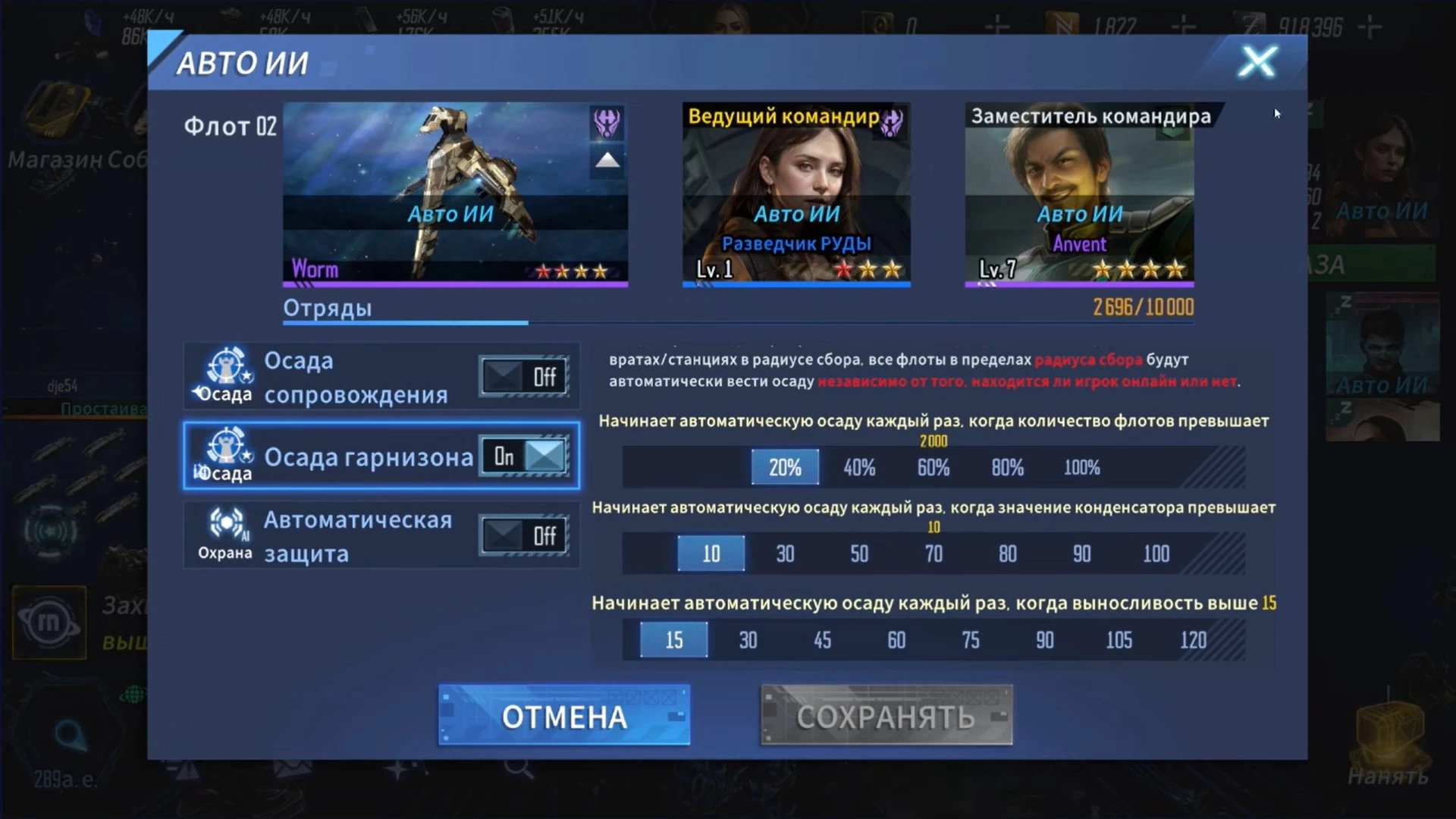Set fleet count threshold to 40%

click(x=859, y=468)
